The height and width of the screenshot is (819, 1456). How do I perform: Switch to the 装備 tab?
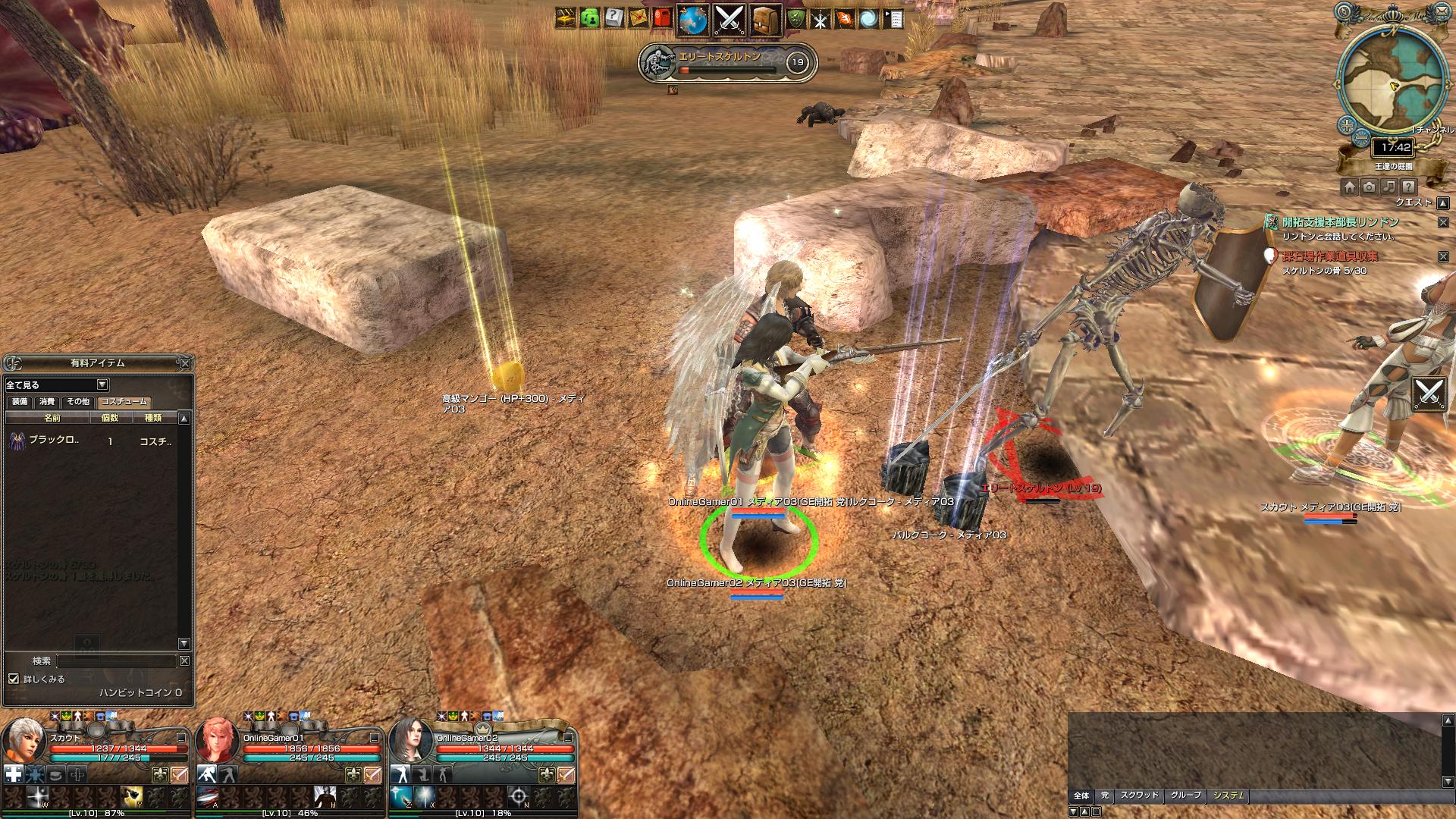point(20,402)
